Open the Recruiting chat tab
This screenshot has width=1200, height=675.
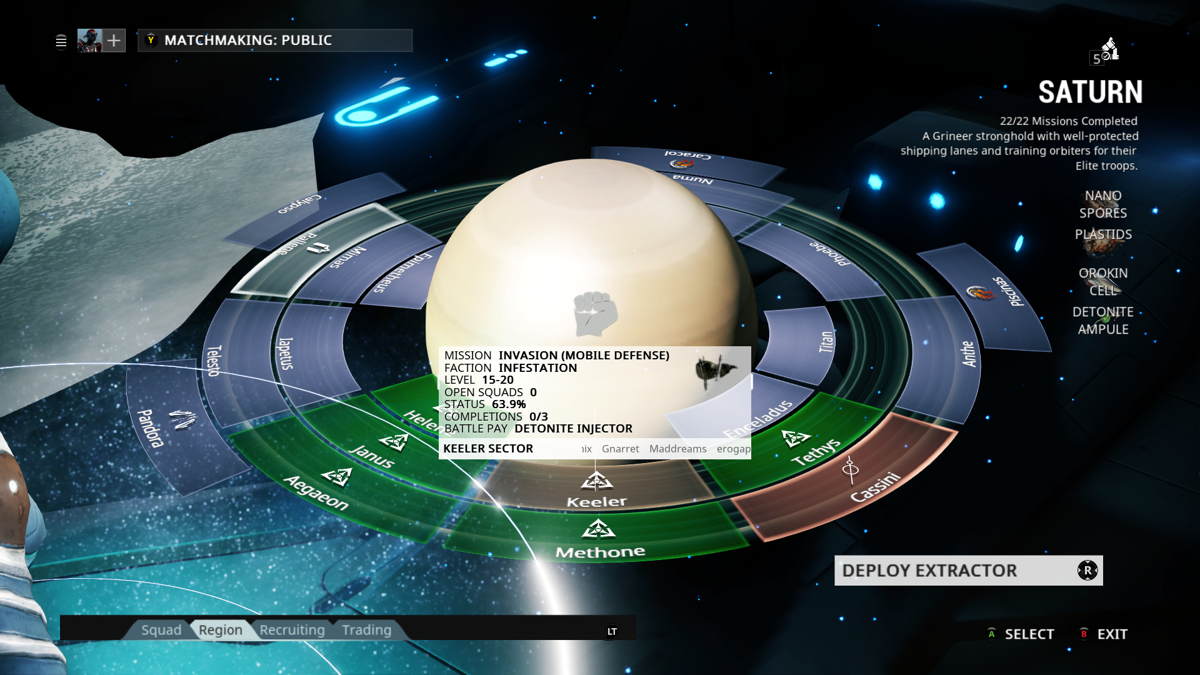pos(292,630)
